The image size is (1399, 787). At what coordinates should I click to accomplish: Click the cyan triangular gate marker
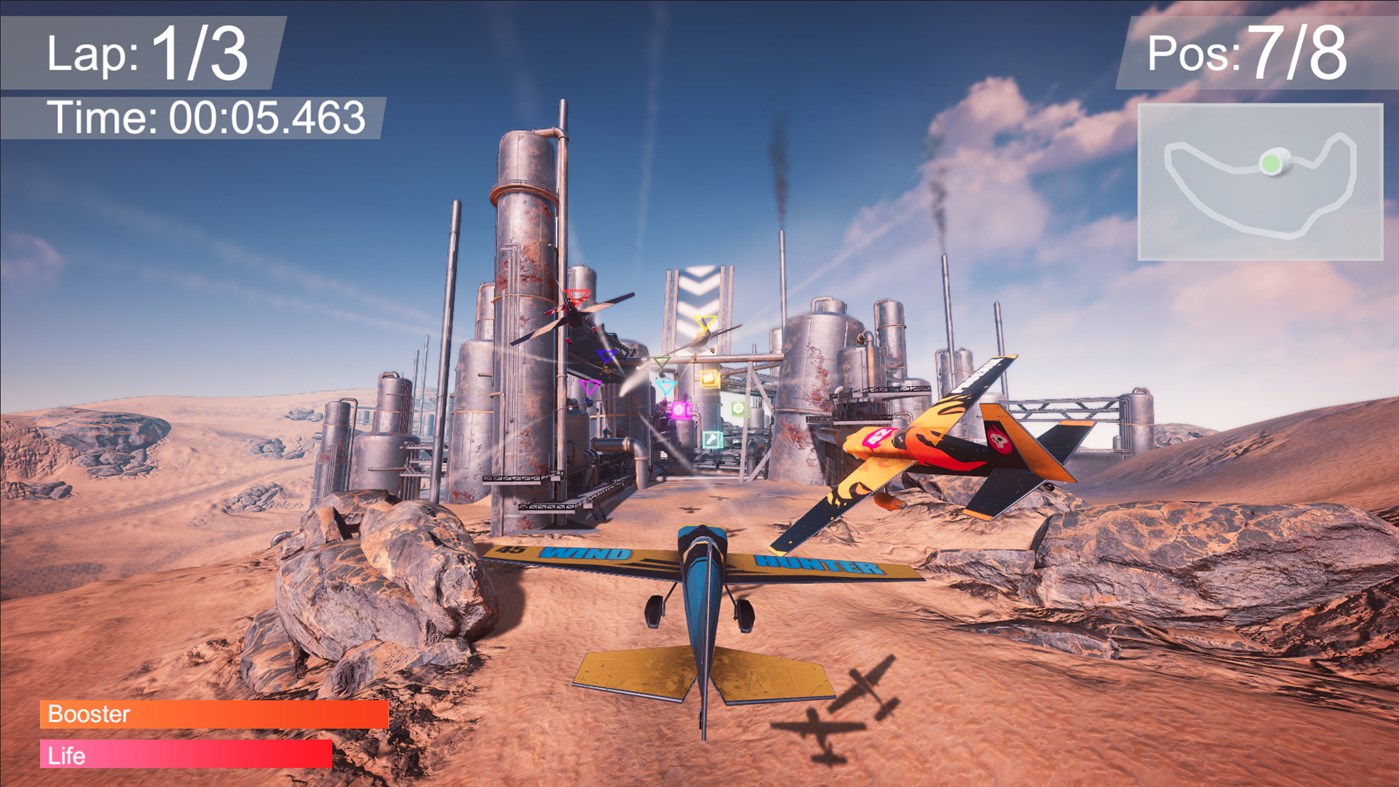[665, 385]
